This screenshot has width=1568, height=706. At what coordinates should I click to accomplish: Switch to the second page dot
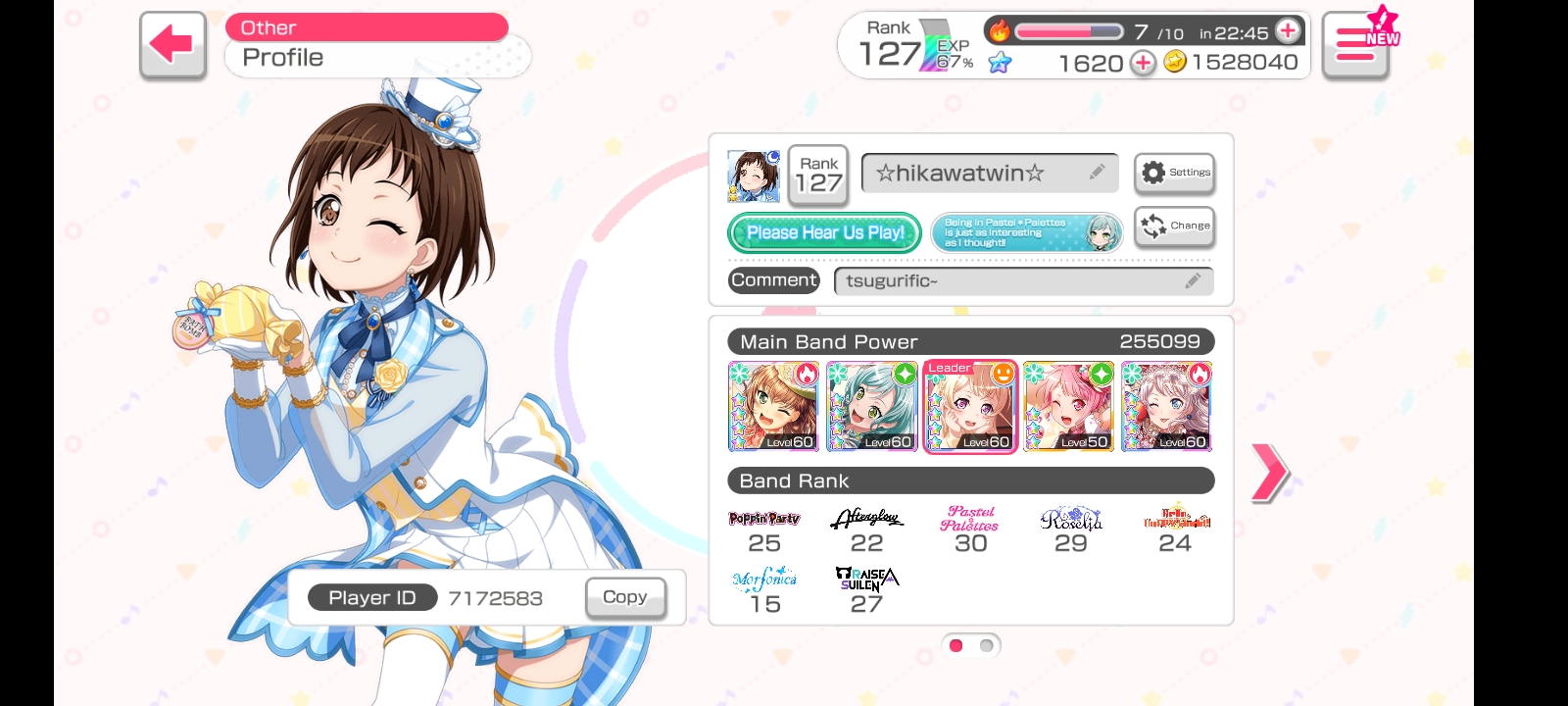(987, 645)
